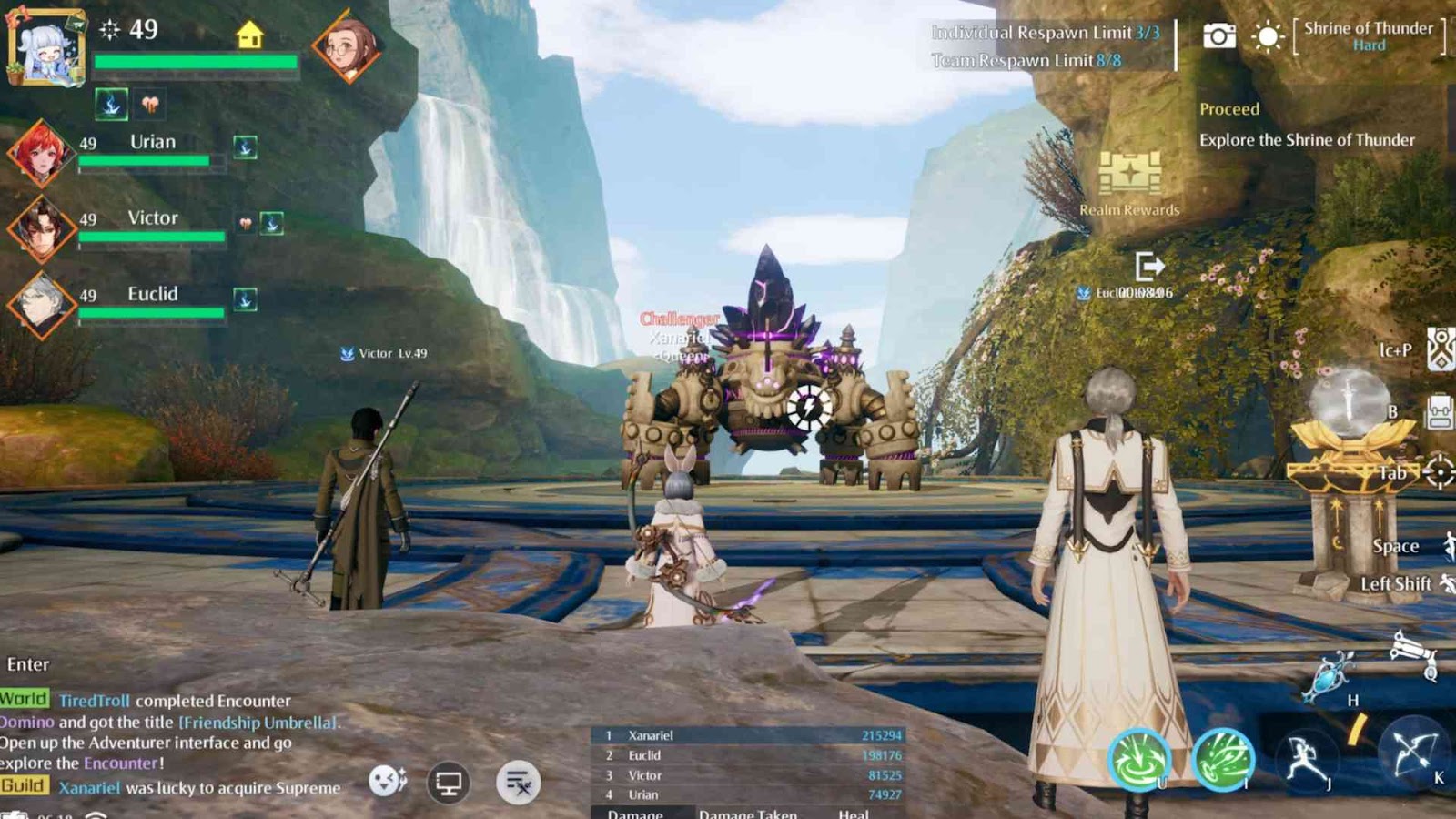Click the yellow house home icon
Viewport: 1456px width, 819px height.
coord(249,35)
